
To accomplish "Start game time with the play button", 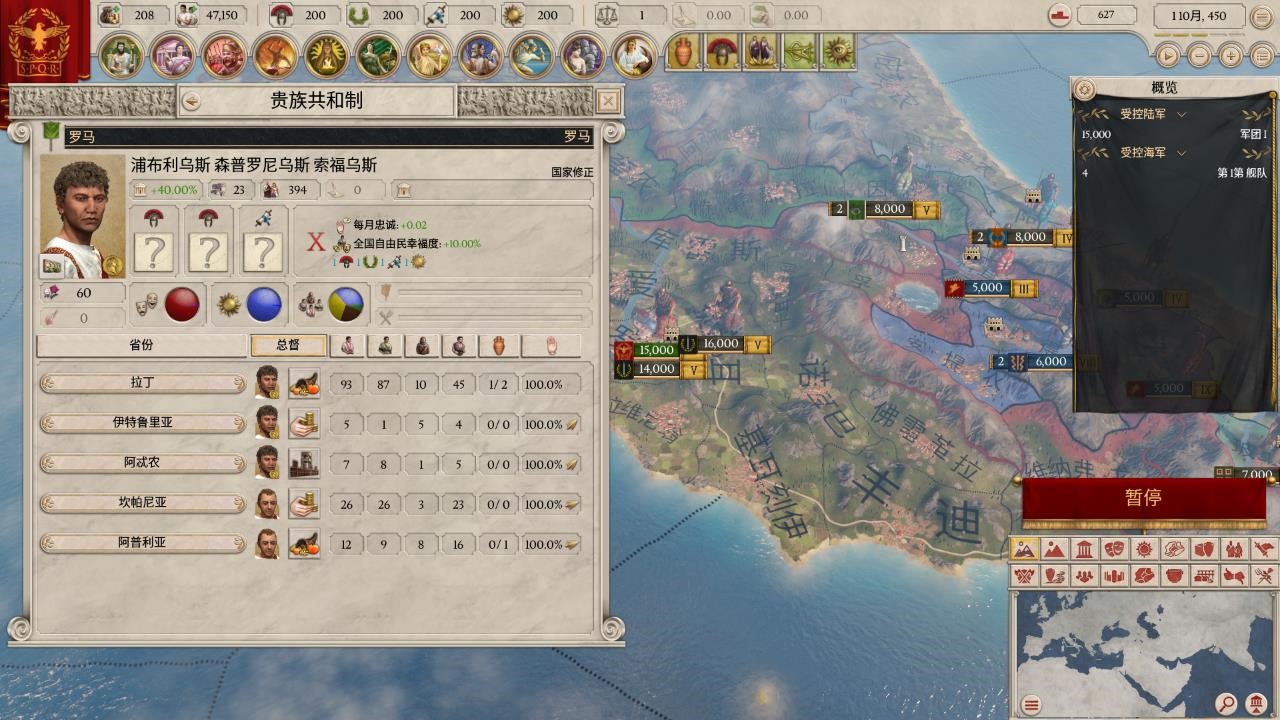I will [x=1167, y=56].
